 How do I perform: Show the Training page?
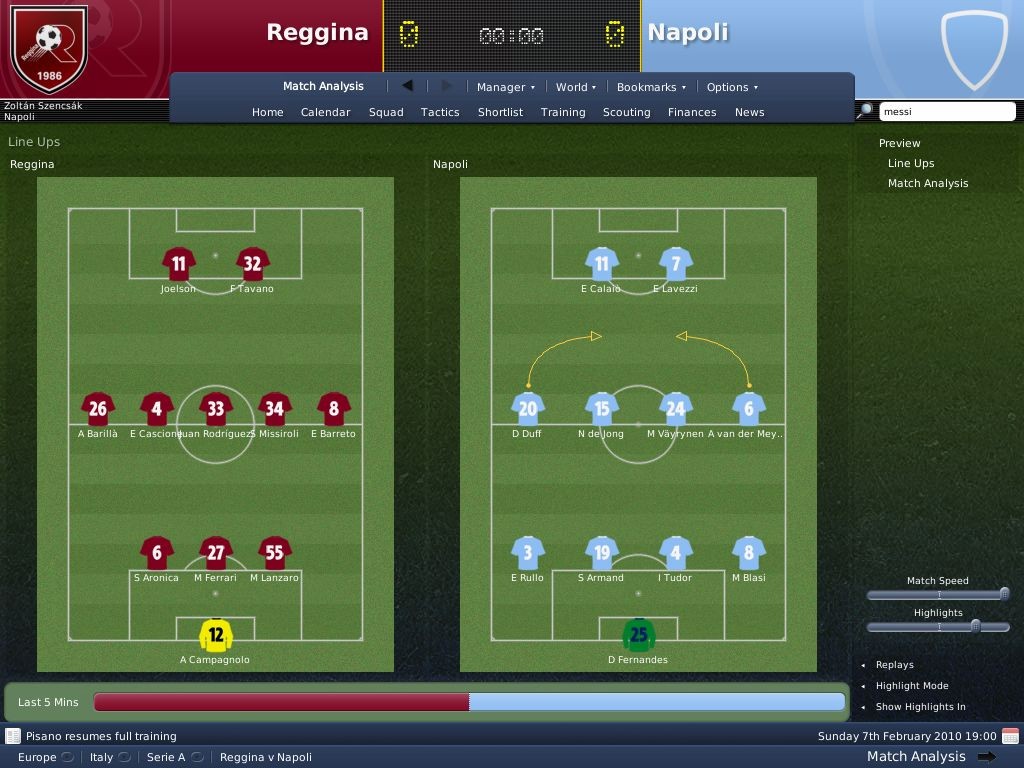(x=563, y=112)
